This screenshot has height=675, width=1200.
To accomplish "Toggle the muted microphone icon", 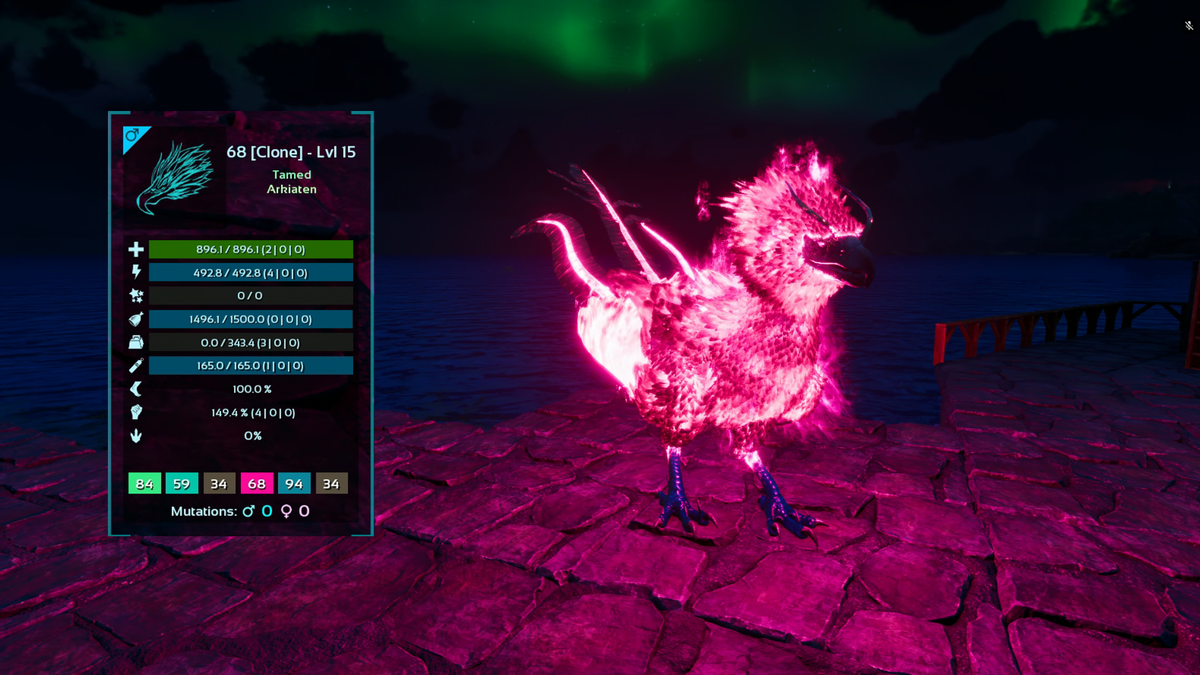I will click(1187, 26).
